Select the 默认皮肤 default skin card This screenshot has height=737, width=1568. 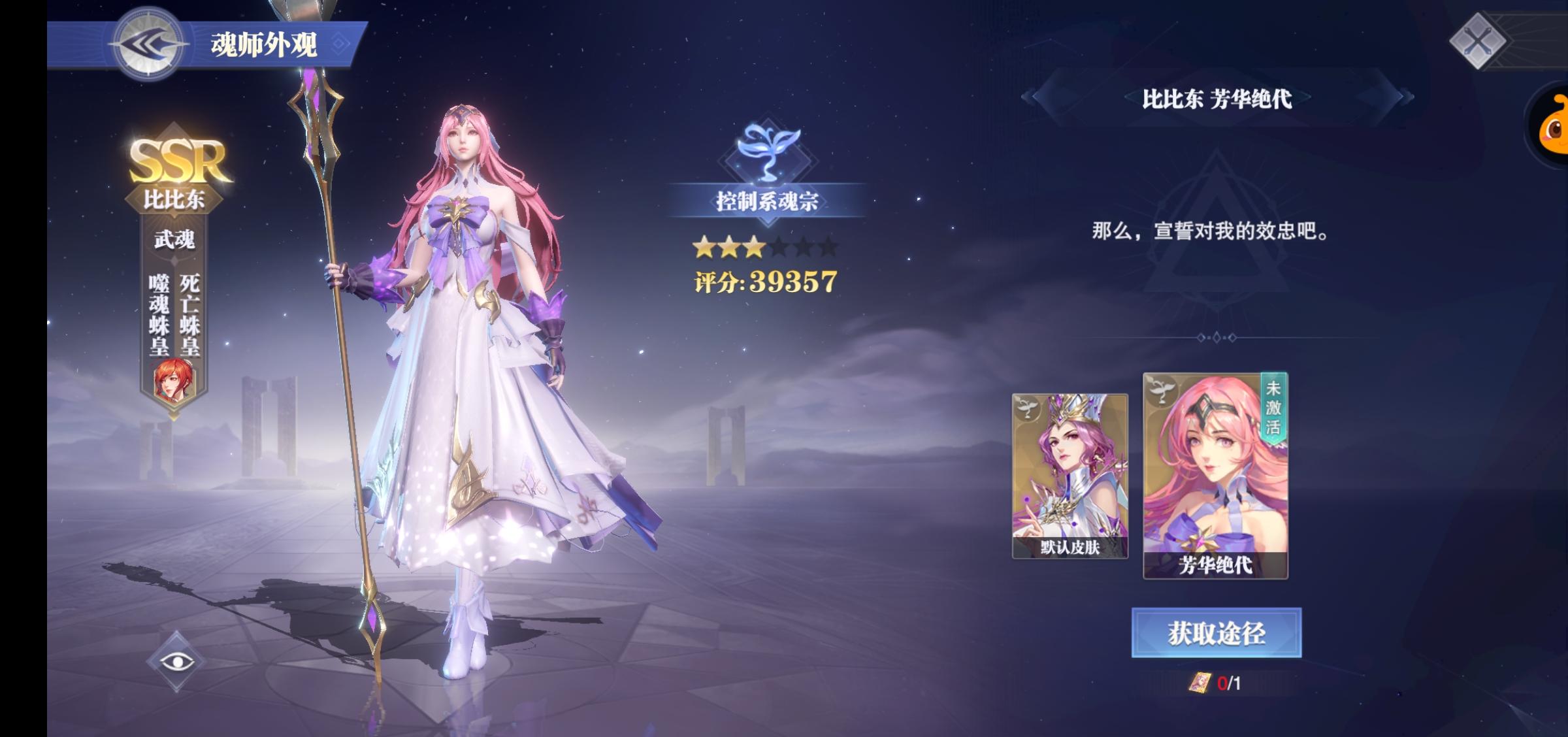click(1070, 476)
